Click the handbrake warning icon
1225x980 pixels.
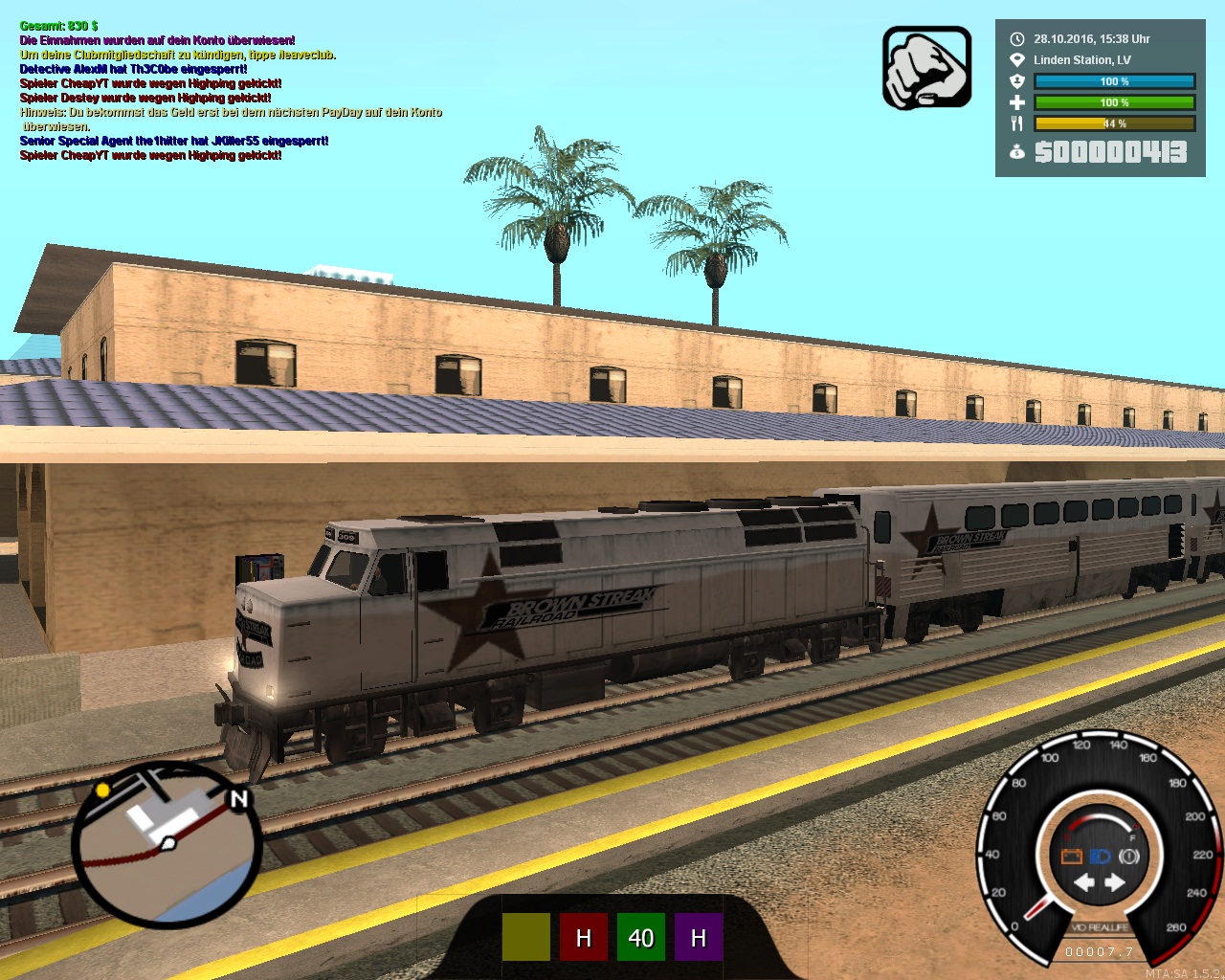coord(1129,856)
